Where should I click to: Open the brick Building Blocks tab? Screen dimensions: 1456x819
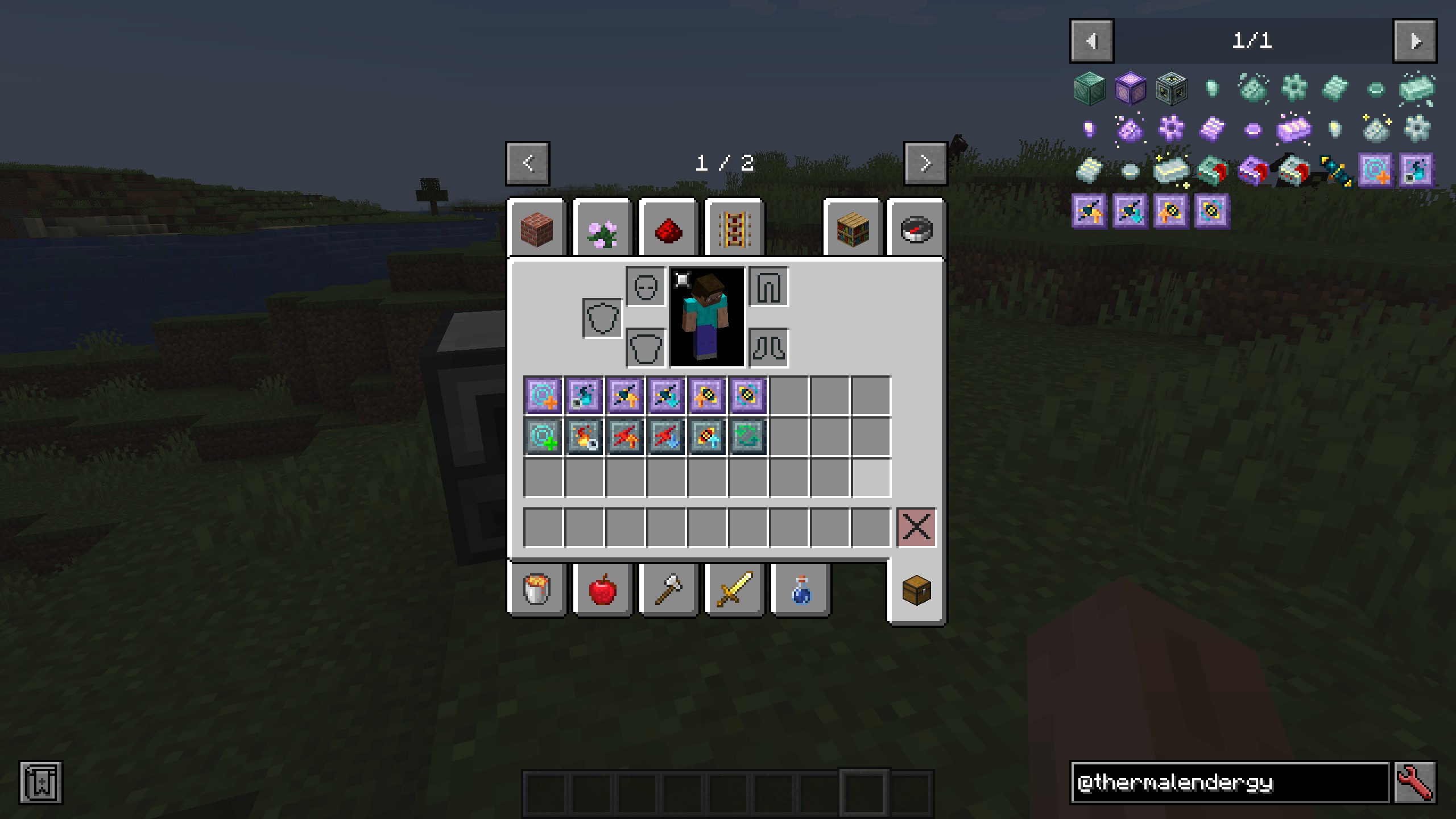pyautogui.click(x=537, y=229)
